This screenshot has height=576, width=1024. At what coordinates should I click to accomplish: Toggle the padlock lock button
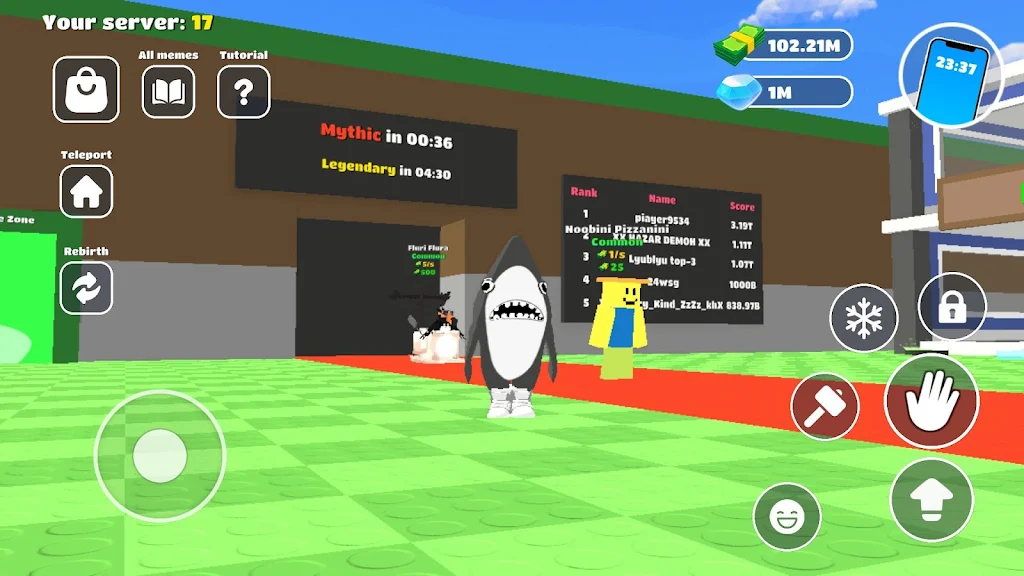pos(951,307)
